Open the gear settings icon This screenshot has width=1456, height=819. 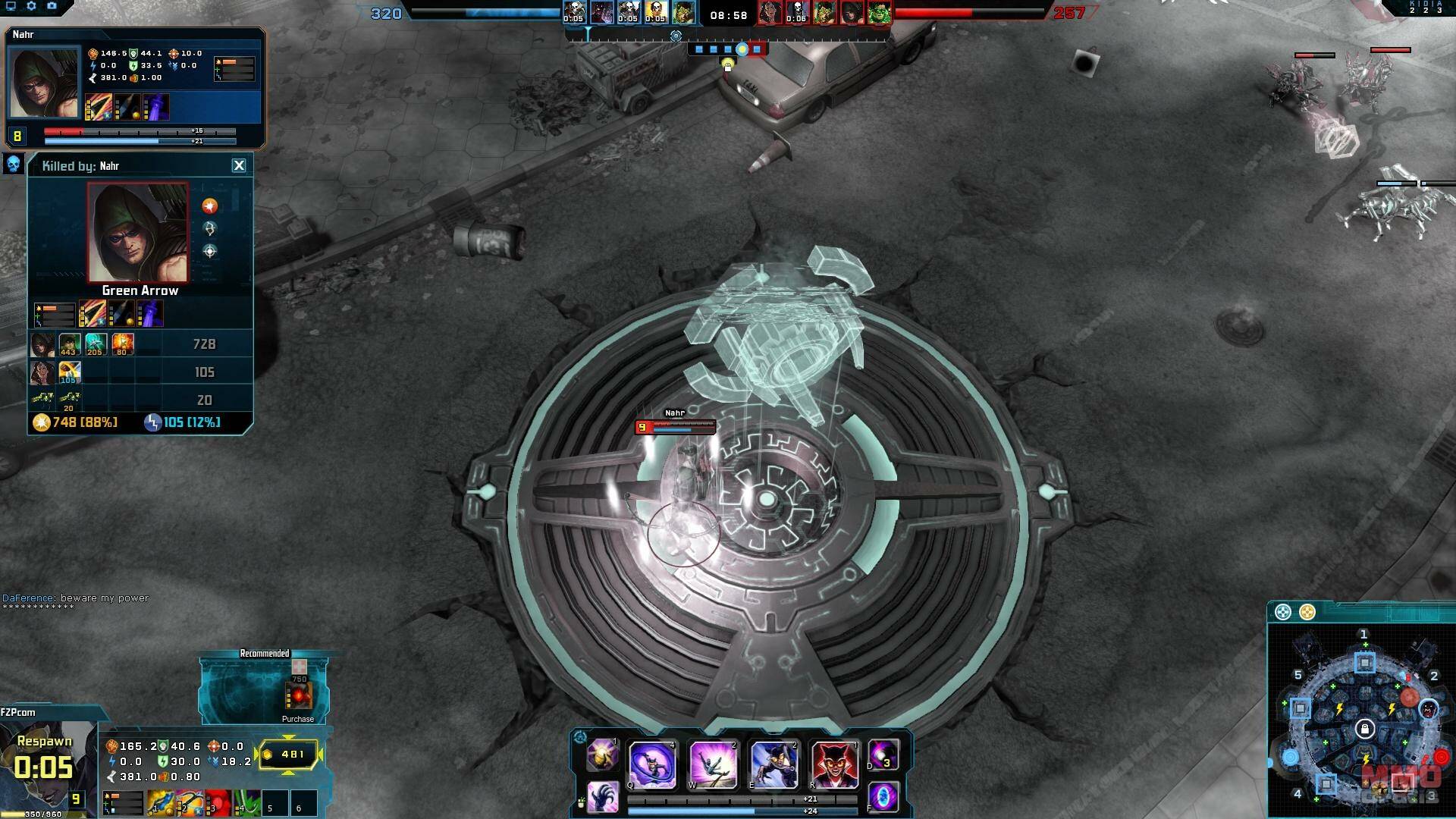pyautogui.click(x=31, y=6)
